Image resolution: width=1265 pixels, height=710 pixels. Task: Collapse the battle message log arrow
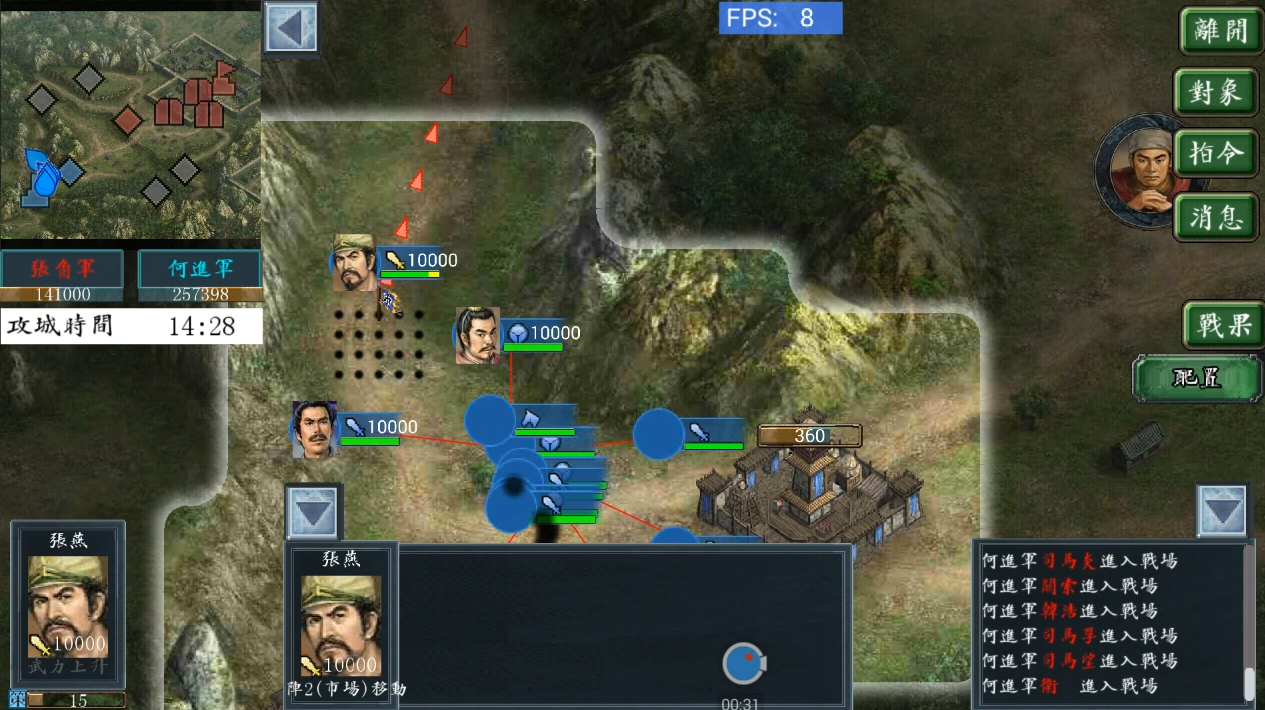(x=1222, y=512)
